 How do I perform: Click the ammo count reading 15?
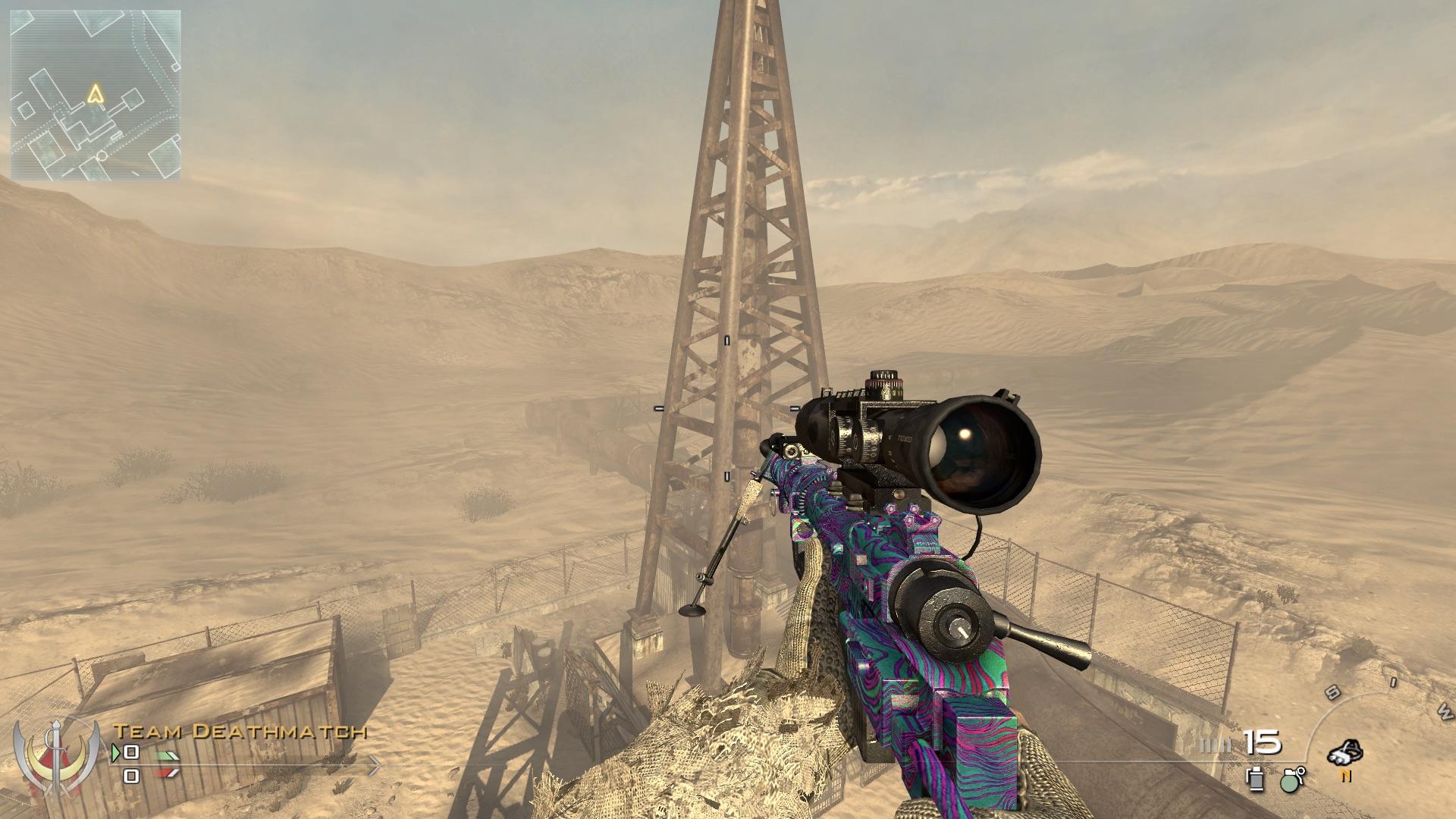point(1260,742)
